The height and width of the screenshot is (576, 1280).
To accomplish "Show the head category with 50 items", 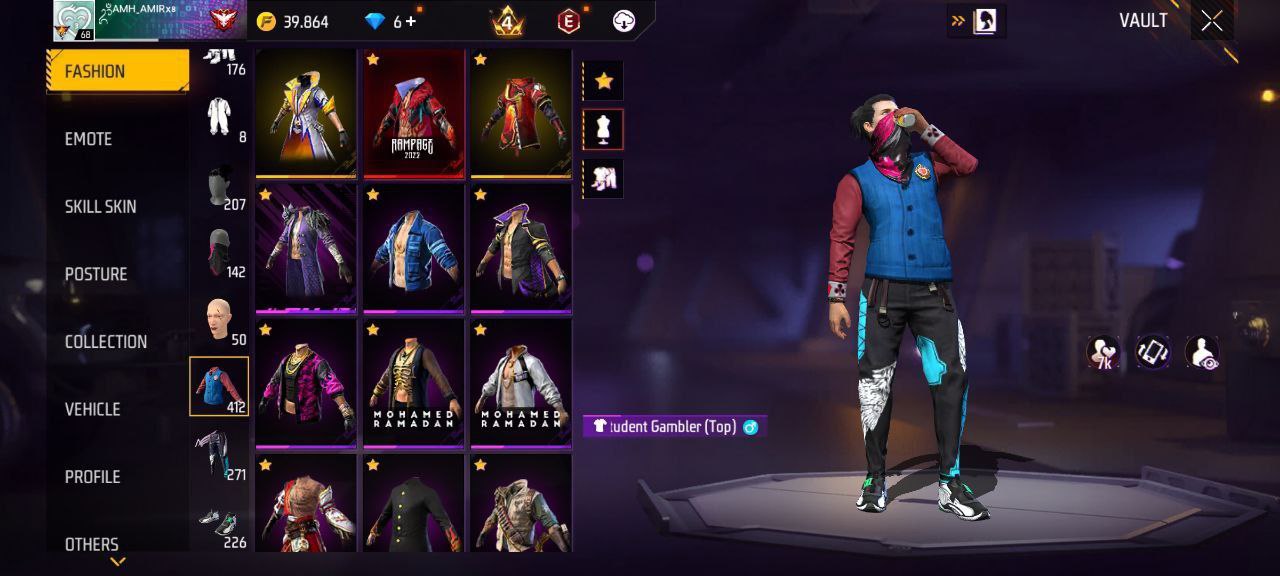I will pyautogui.click(x=219, y=320).
